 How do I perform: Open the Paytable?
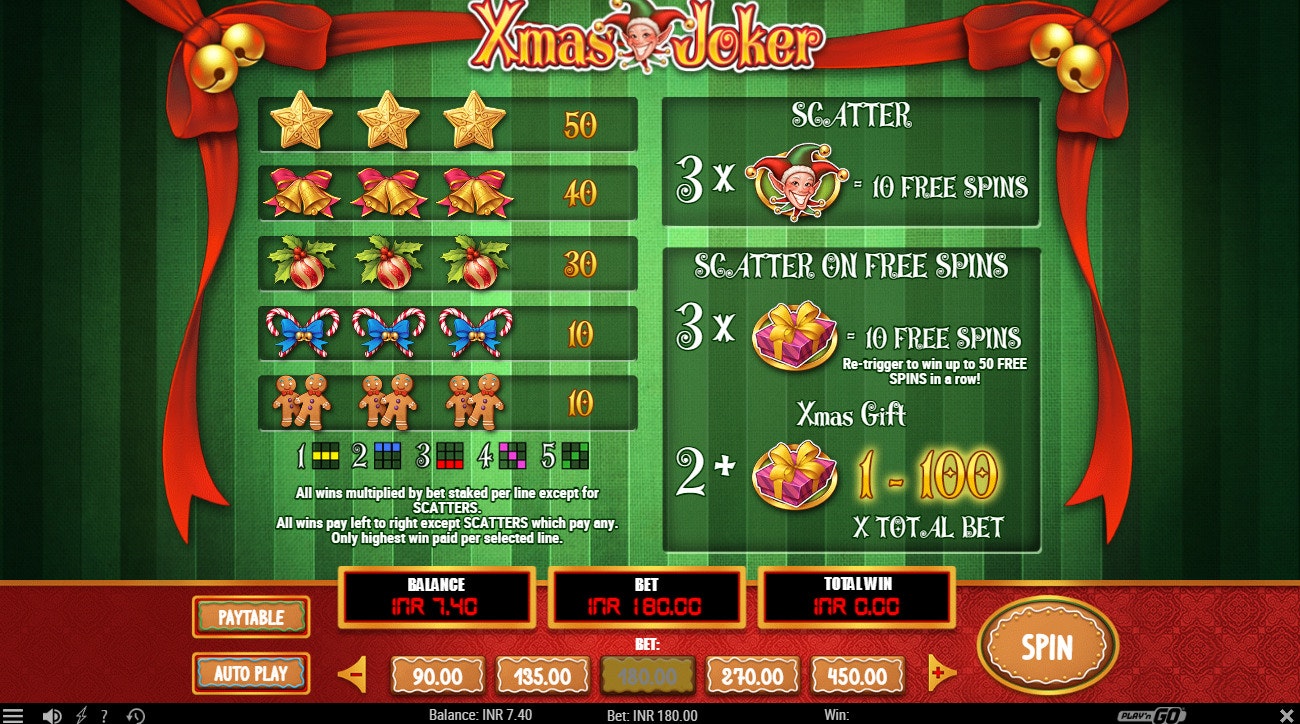click(251, 617)
